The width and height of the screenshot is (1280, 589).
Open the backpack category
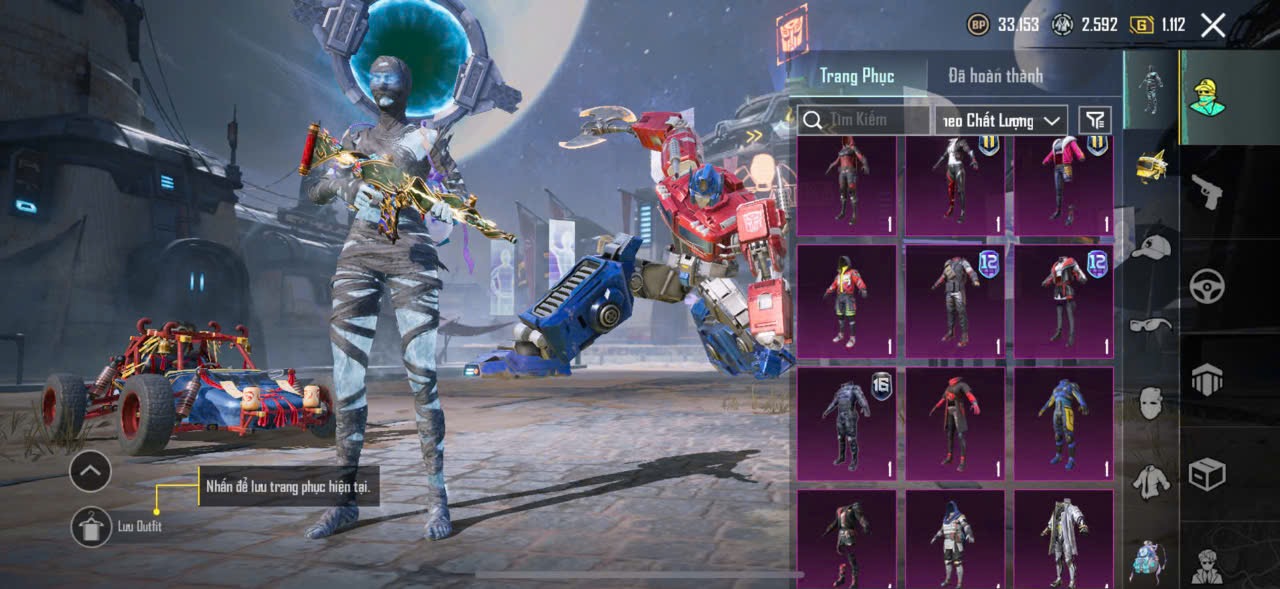point(1146,559)
